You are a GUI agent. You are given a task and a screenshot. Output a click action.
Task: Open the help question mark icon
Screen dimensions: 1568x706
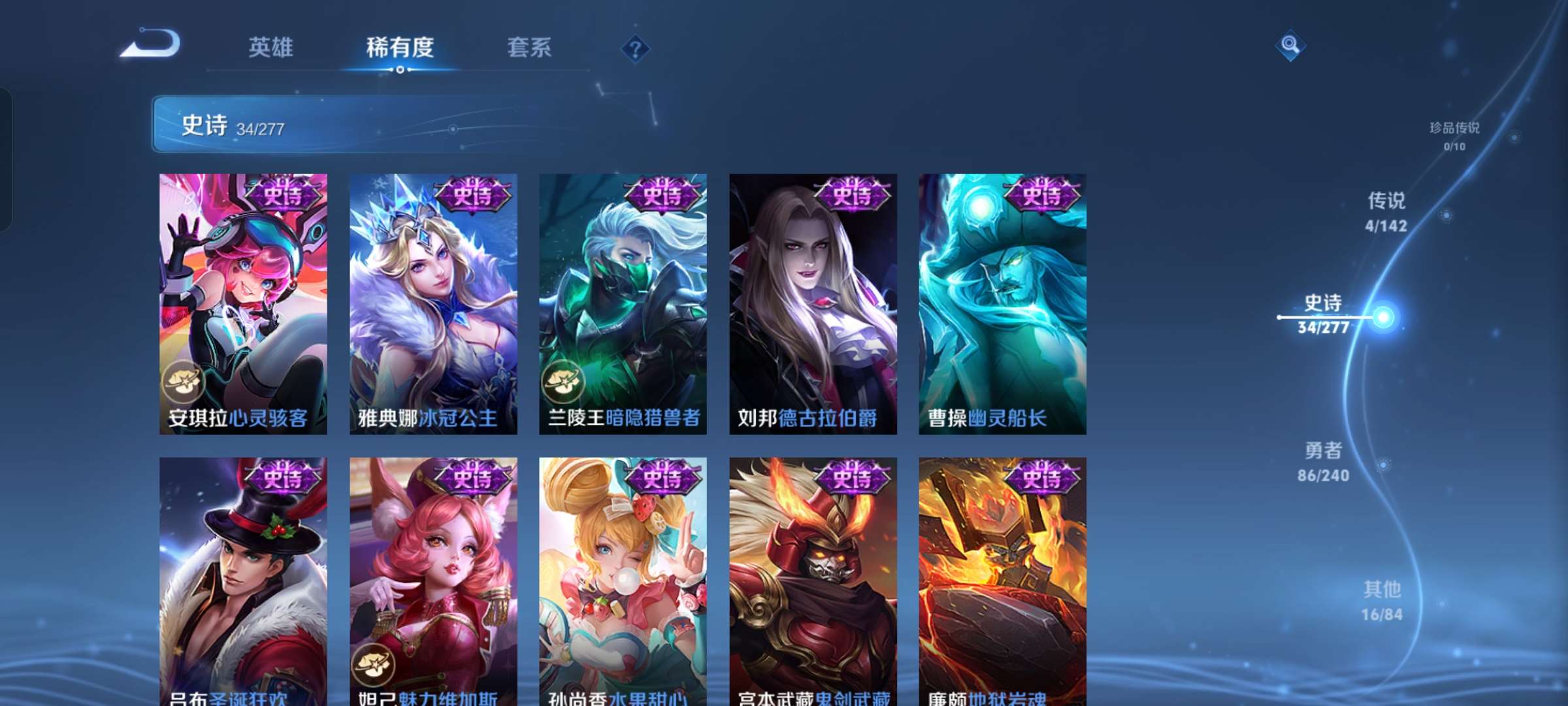[634, 48]
